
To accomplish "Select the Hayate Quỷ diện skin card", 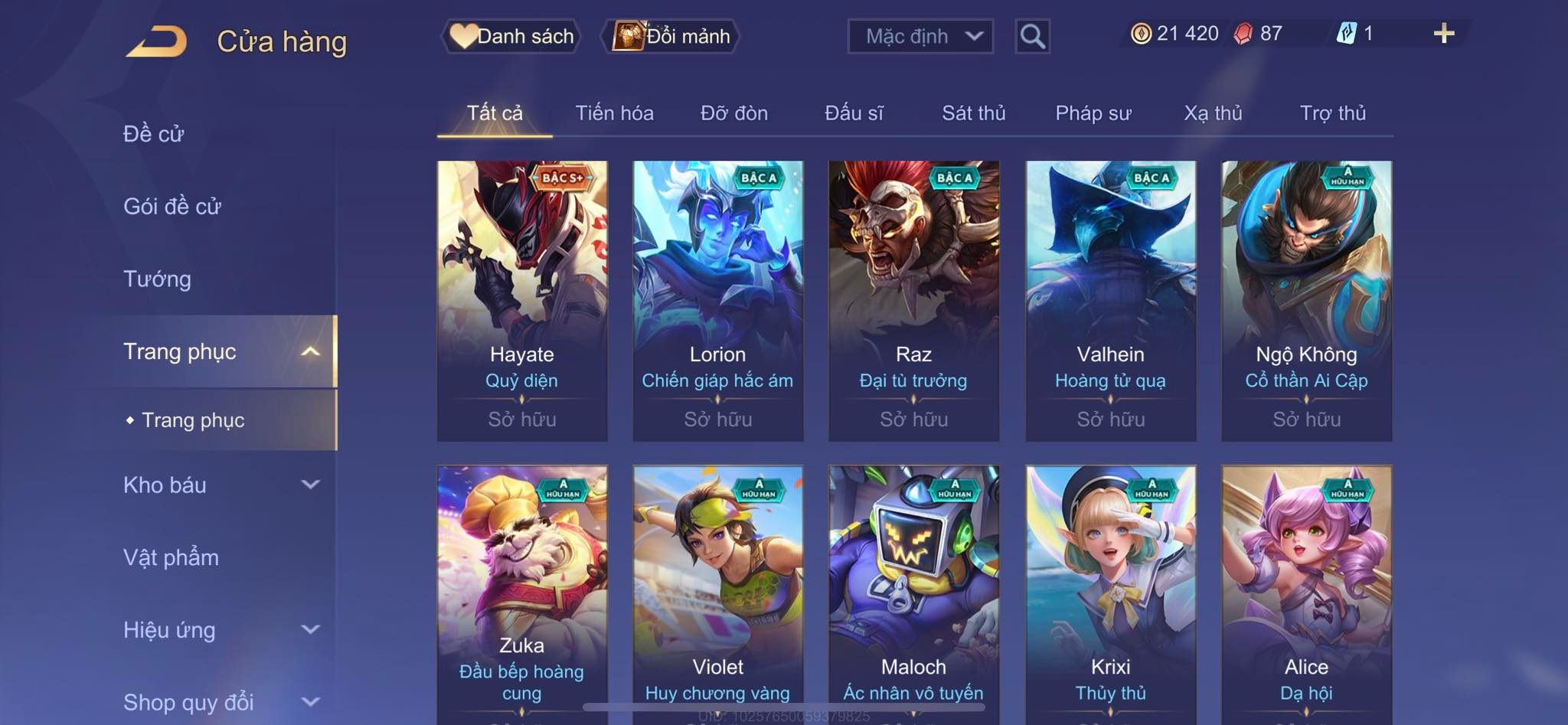I will 522,300.
